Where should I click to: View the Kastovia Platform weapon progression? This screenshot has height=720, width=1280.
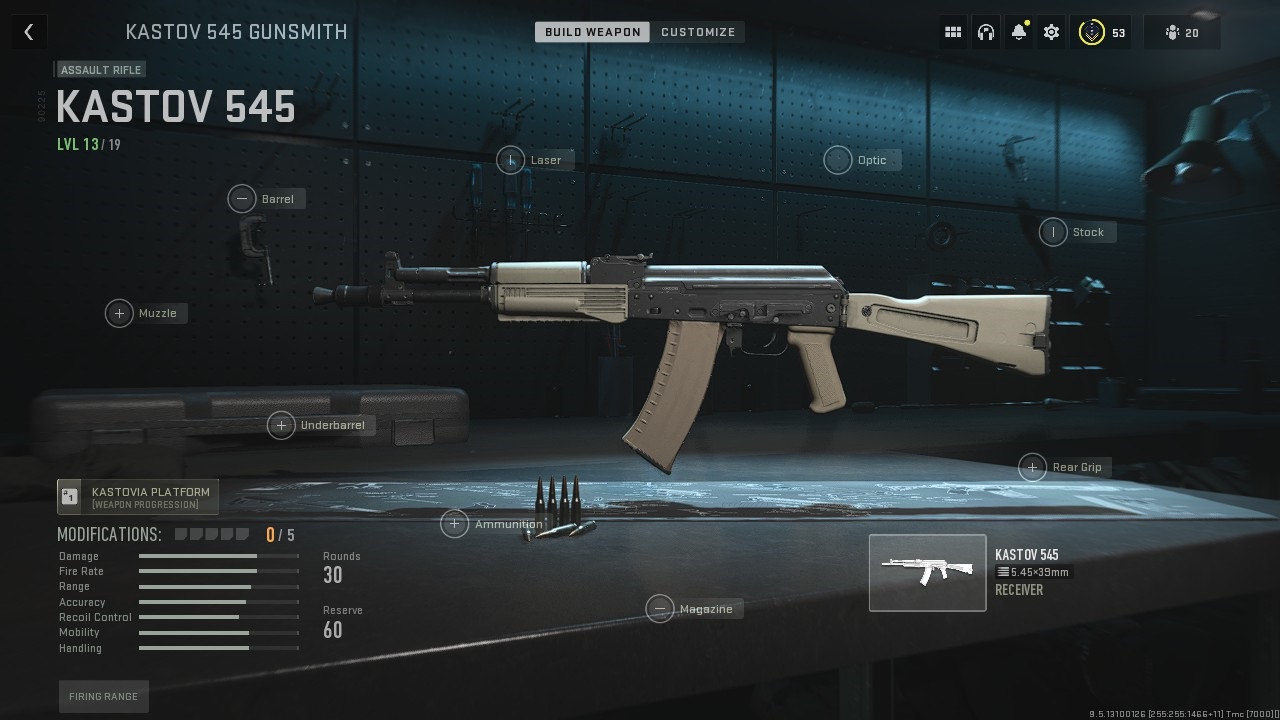click(137, 495)
